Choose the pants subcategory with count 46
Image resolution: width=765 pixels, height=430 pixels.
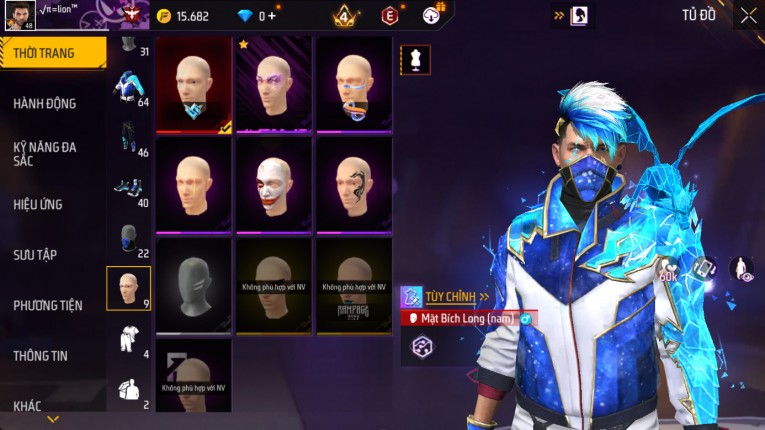pyautogui.click(x=128, y=138)
